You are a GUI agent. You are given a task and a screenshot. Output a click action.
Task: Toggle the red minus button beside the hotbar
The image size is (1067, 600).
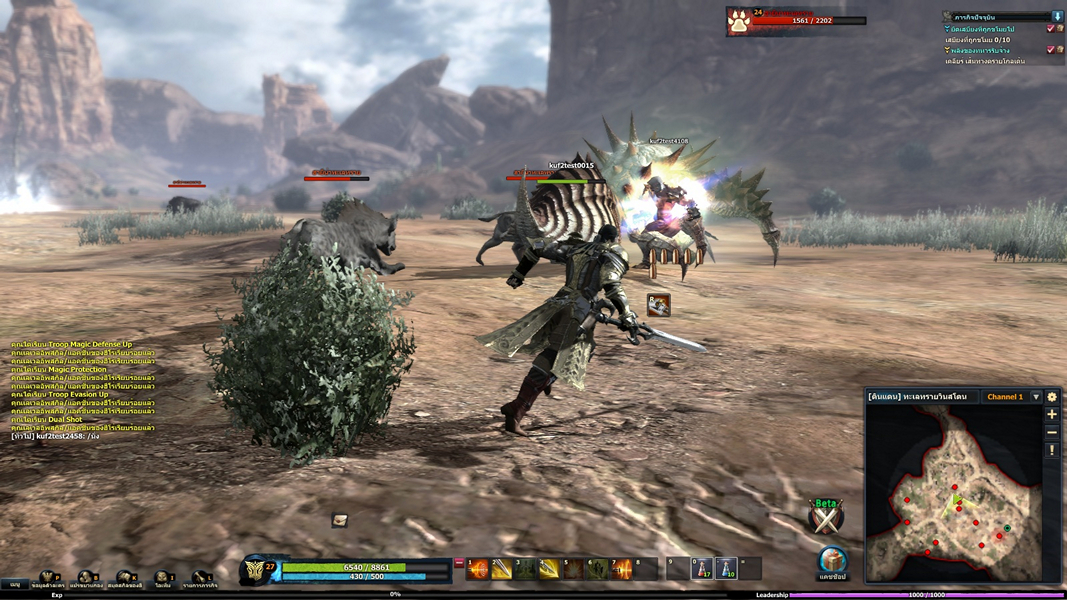[x=459, y=564]
